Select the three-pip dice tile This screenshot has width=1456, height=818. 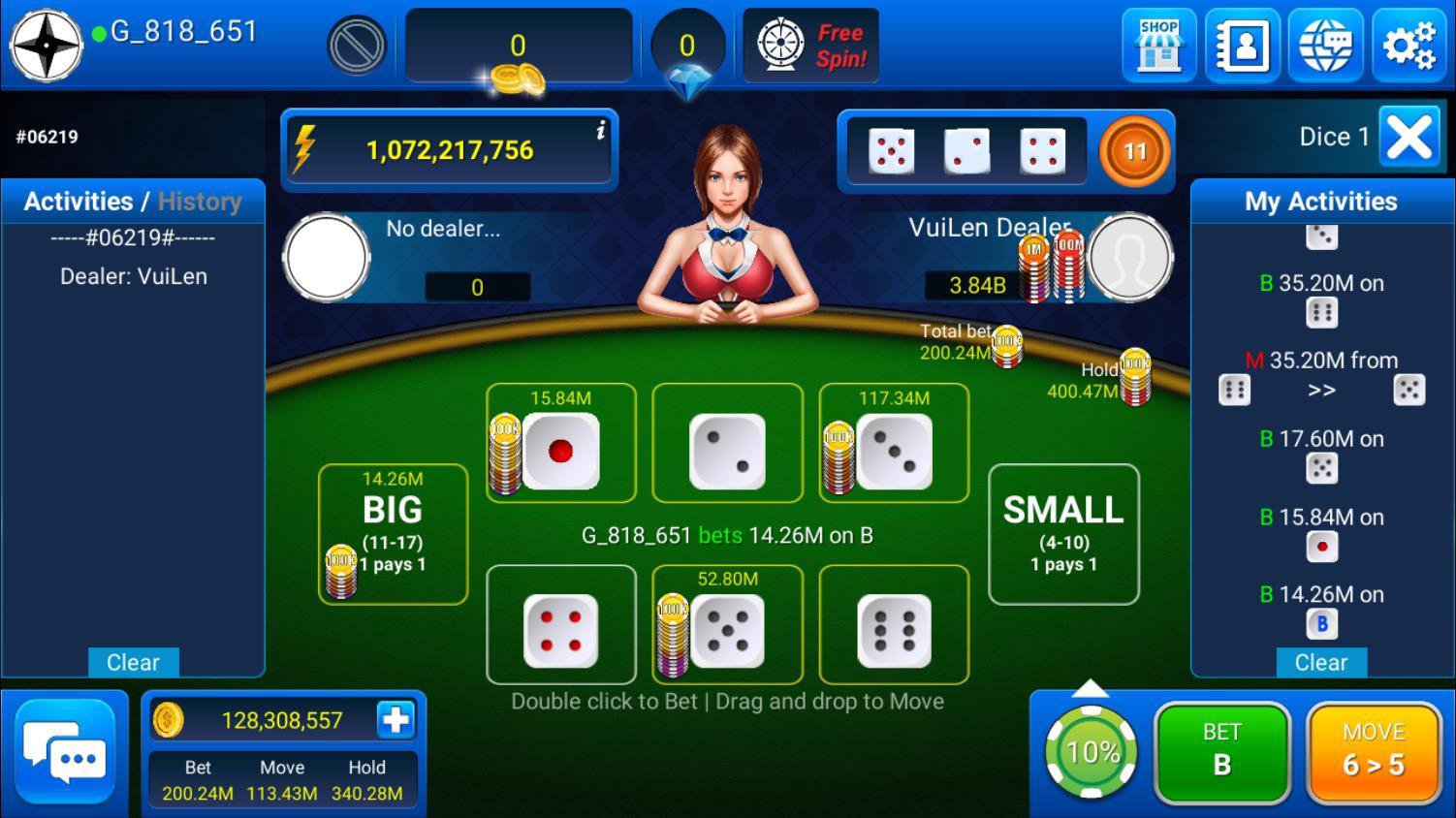tap(894, 451)
